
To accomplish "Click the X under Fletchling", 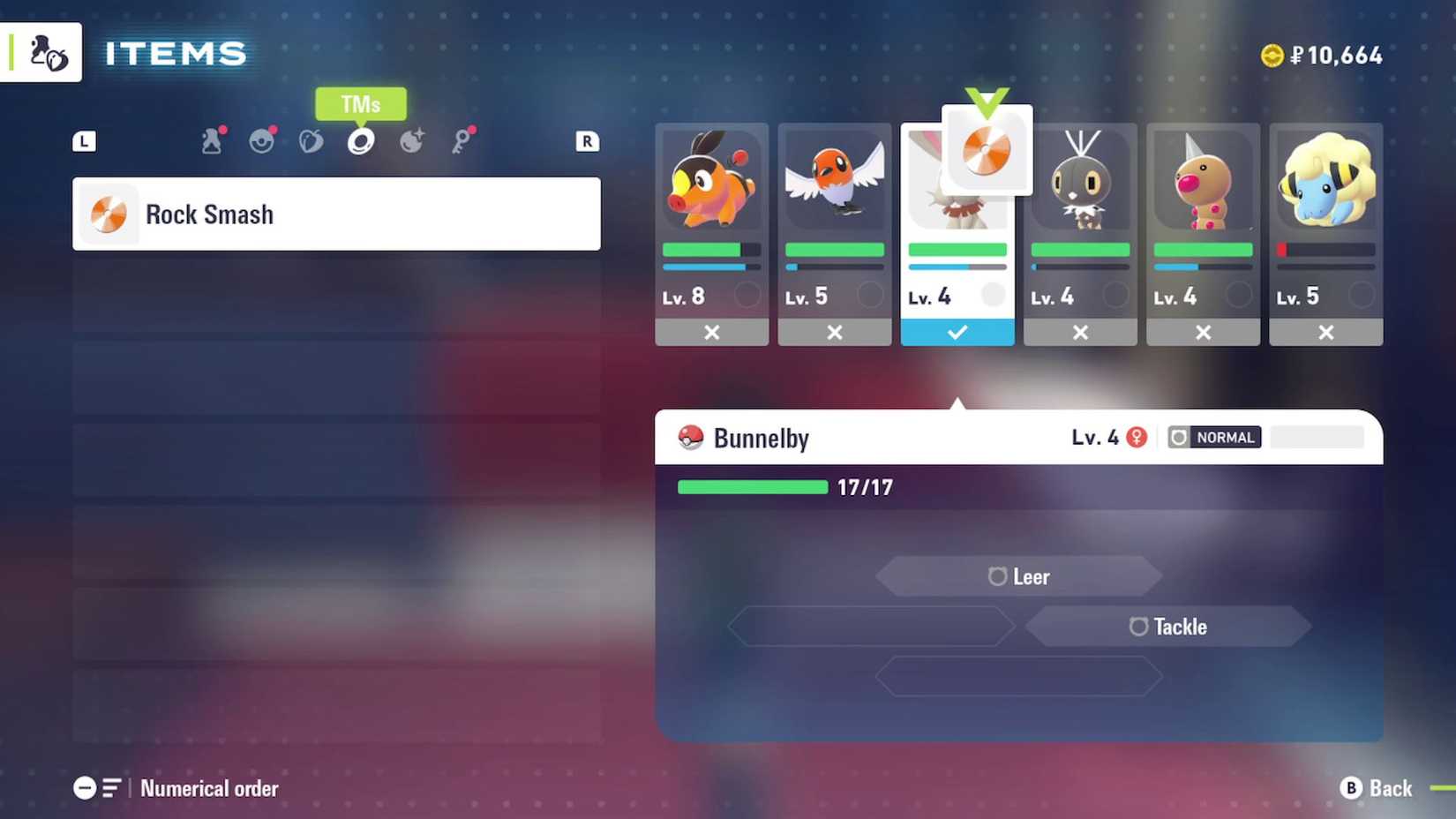I will pos(834,333).
